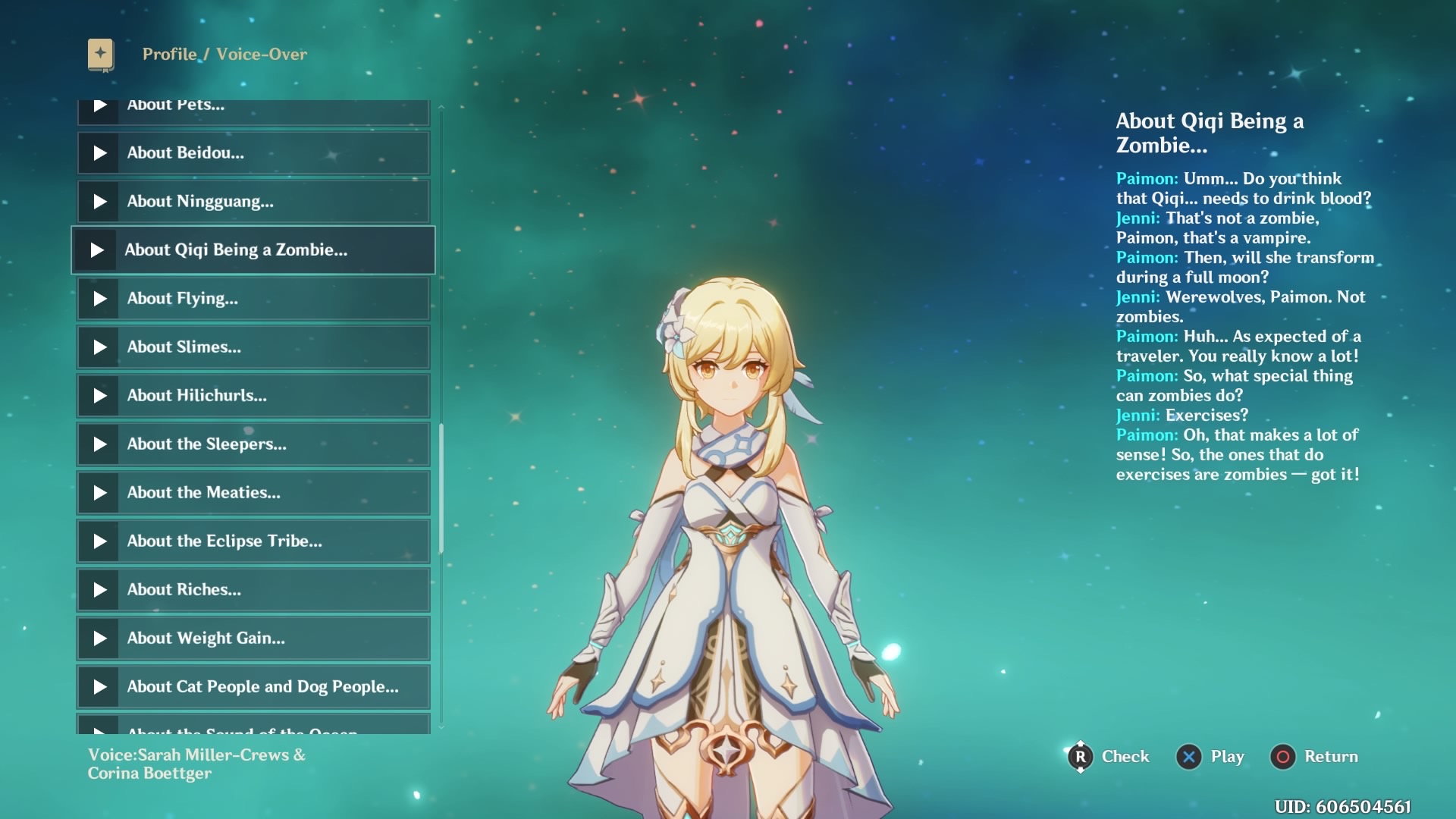Viewport: 1456px width, 819px height.
Task: Click the voice-over list scrollbar
Action: (x=441, y=488)
